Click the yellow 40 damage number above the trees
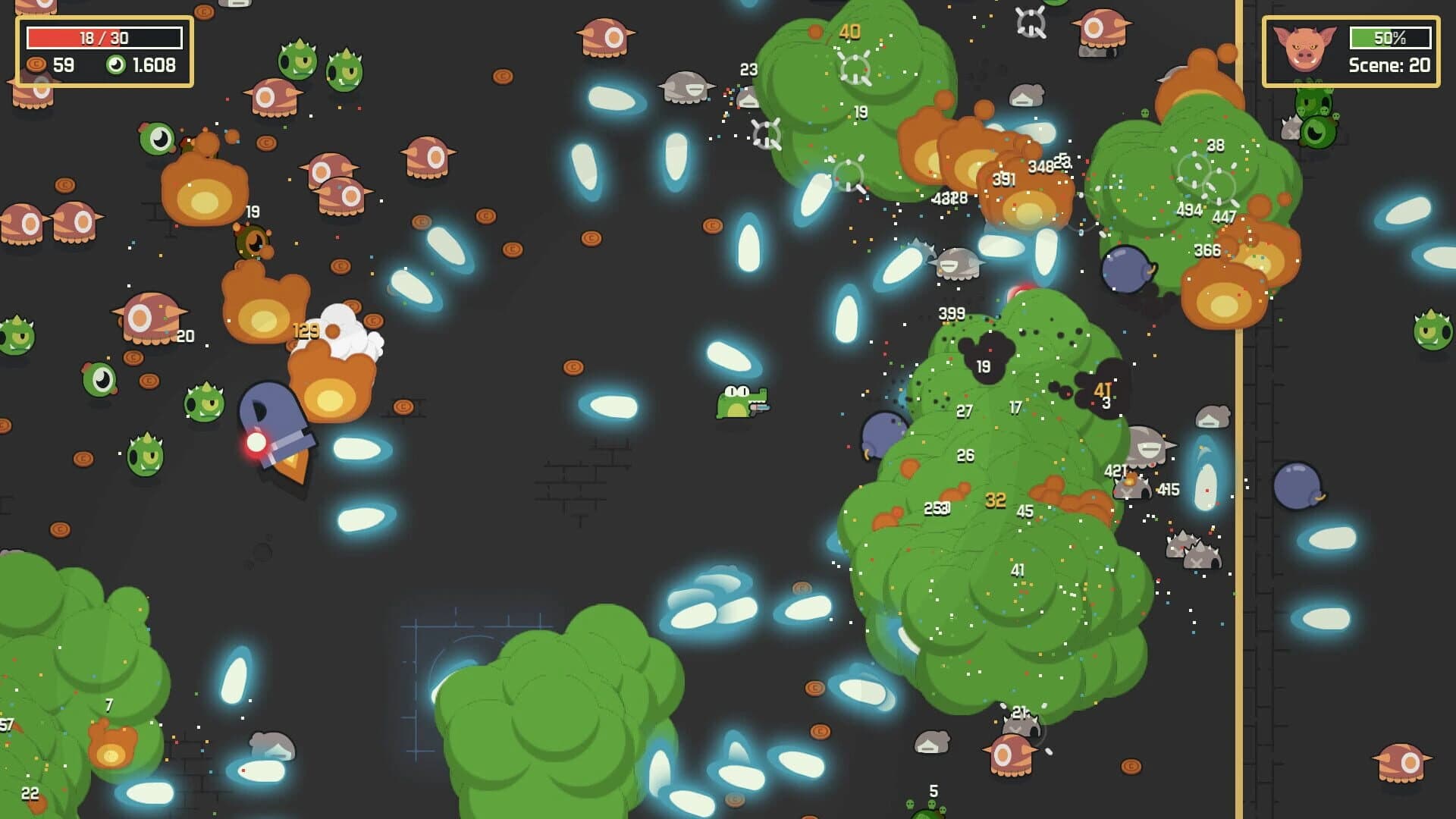Image resolution: width=1456 pixels, height=819 pixels. [851, 32]
